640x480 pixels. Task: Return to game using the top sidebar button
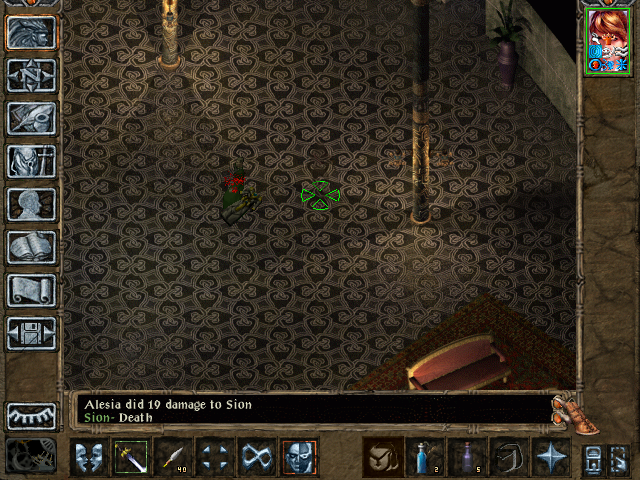(31, 32)
